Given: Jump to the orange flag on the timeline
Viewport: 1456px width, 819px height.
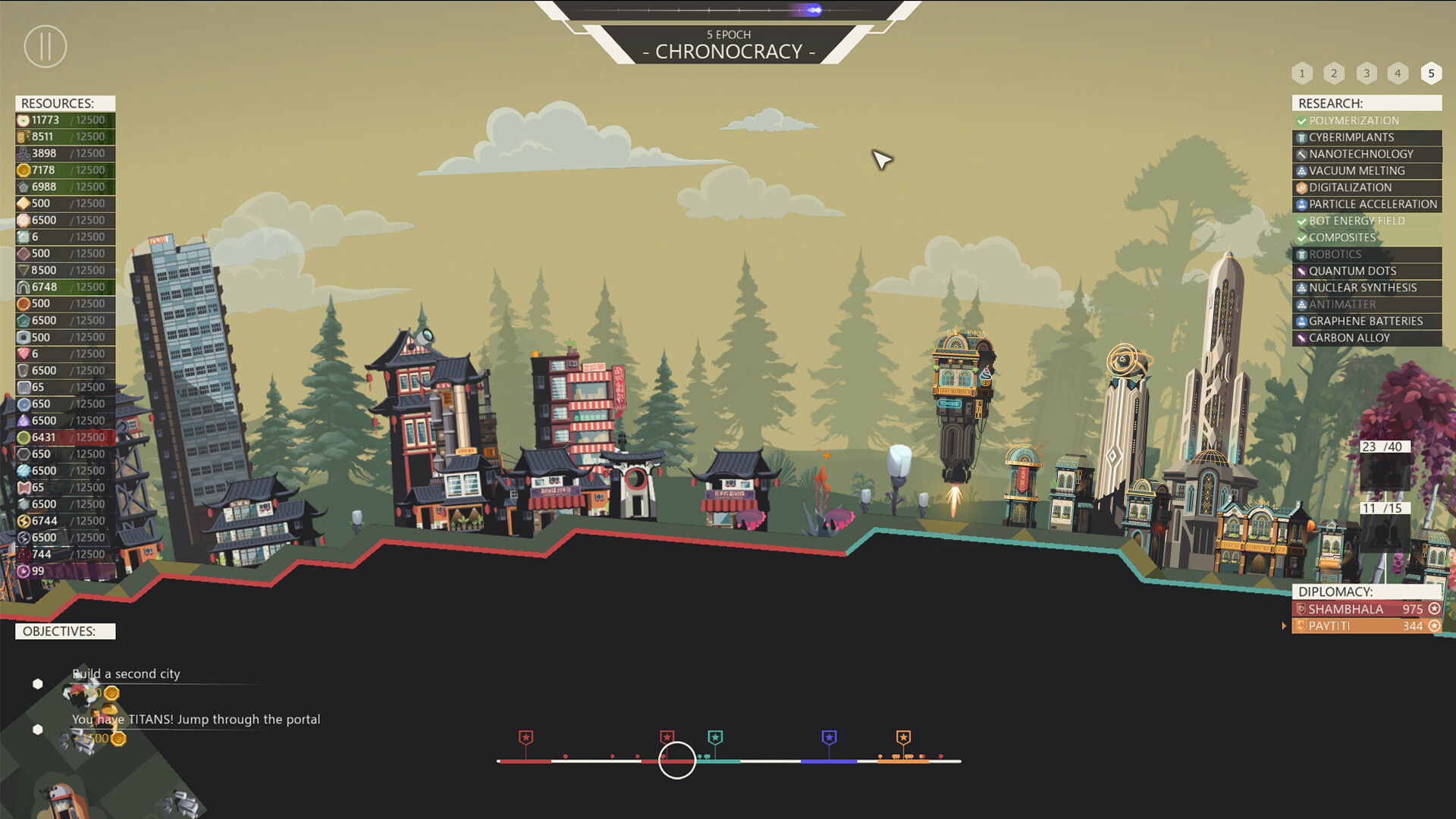Looking at the screenshot, I should click(903, 737).
